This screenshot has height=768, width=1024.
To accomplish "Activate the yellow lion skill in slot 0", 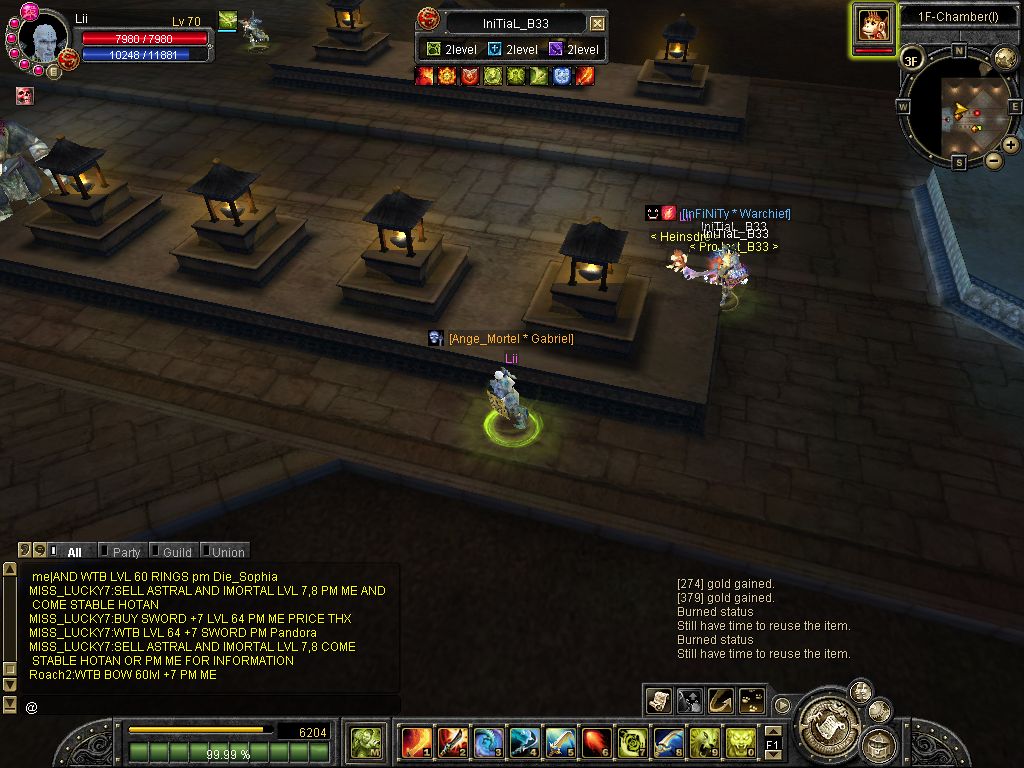I will click(741, 742).
